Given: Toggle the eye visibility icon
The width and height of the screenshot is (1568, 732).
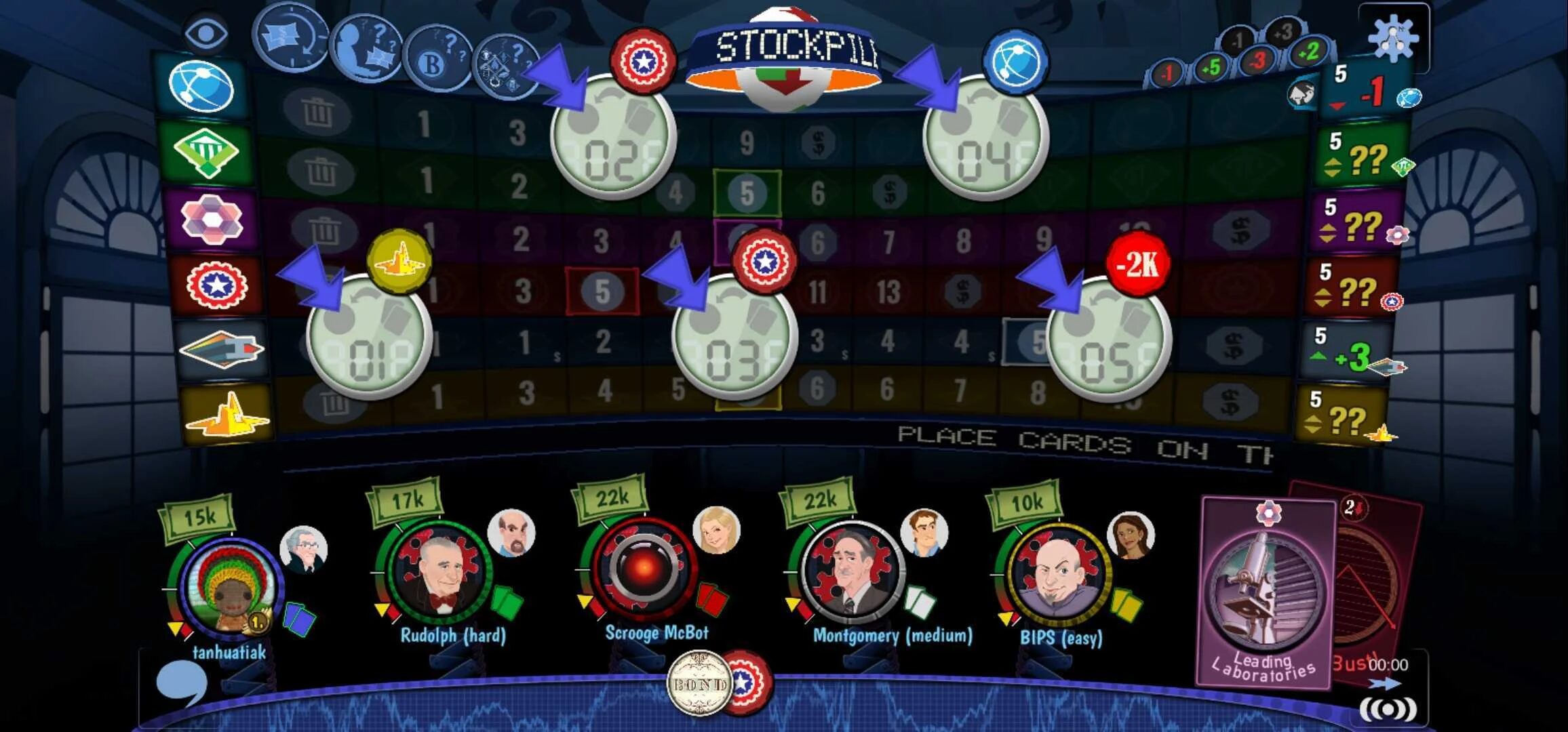Looking at the screenshot, I should [205, 32].
